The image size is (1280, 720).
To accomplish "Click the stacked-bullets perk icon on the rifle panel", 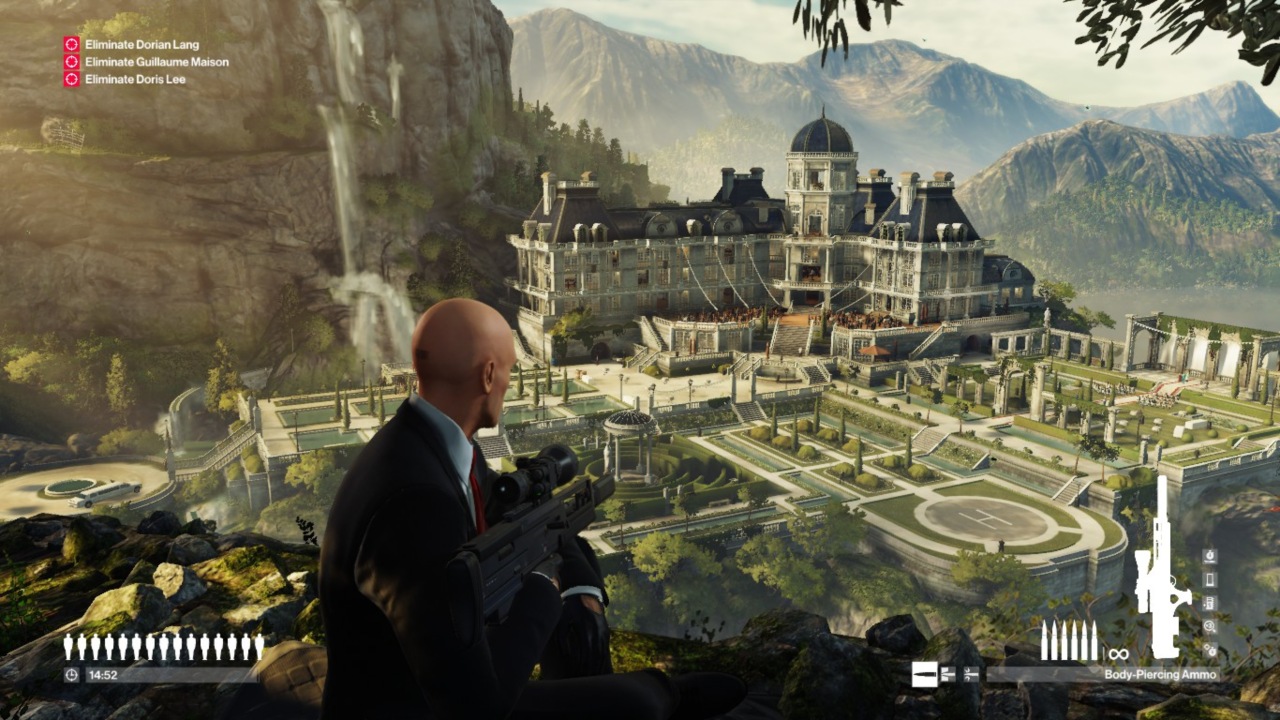I will tap(1209, 601).
